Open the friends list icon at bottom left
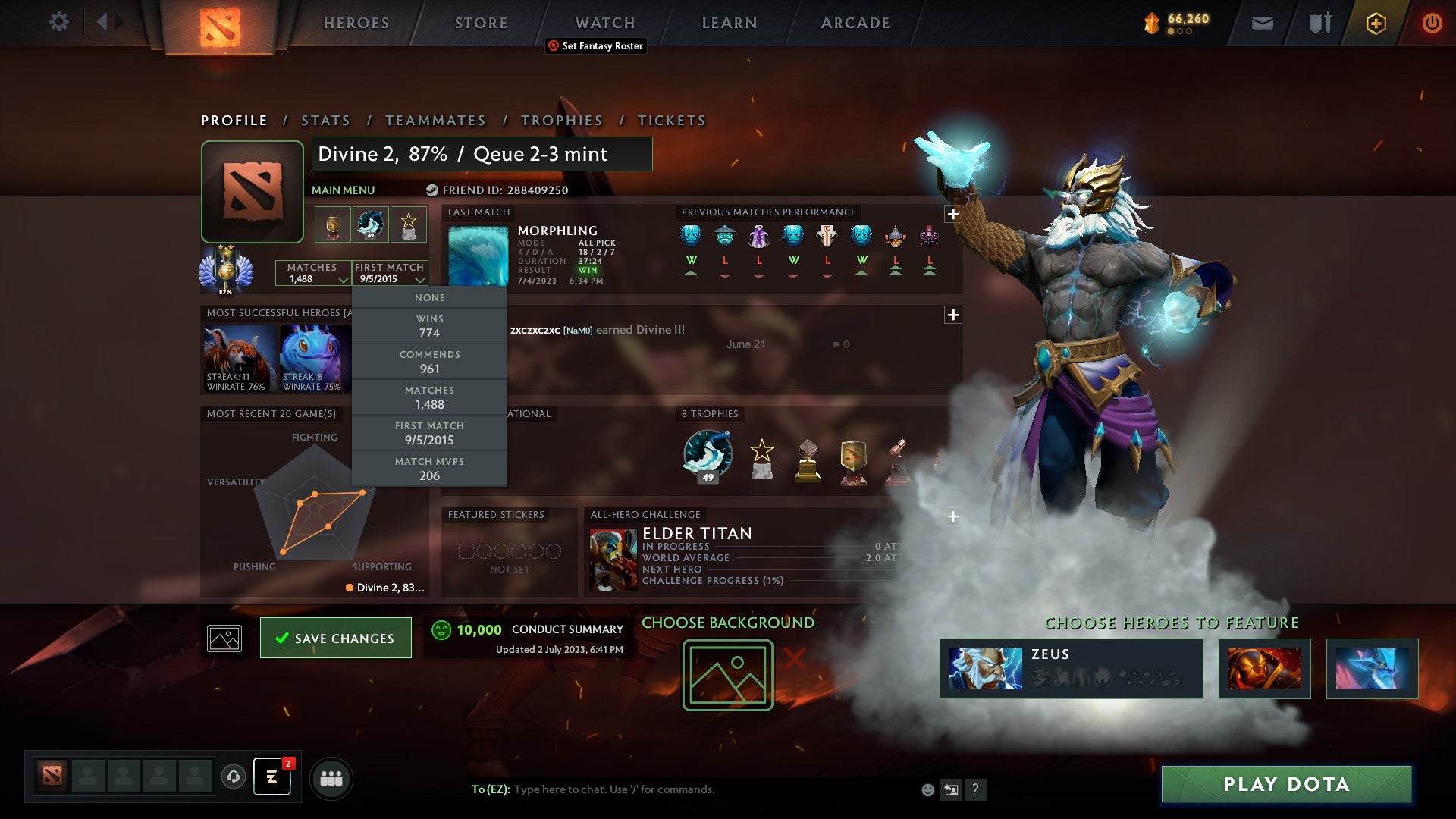Screen dimensions: 1456x819 (x=331, y=777)
